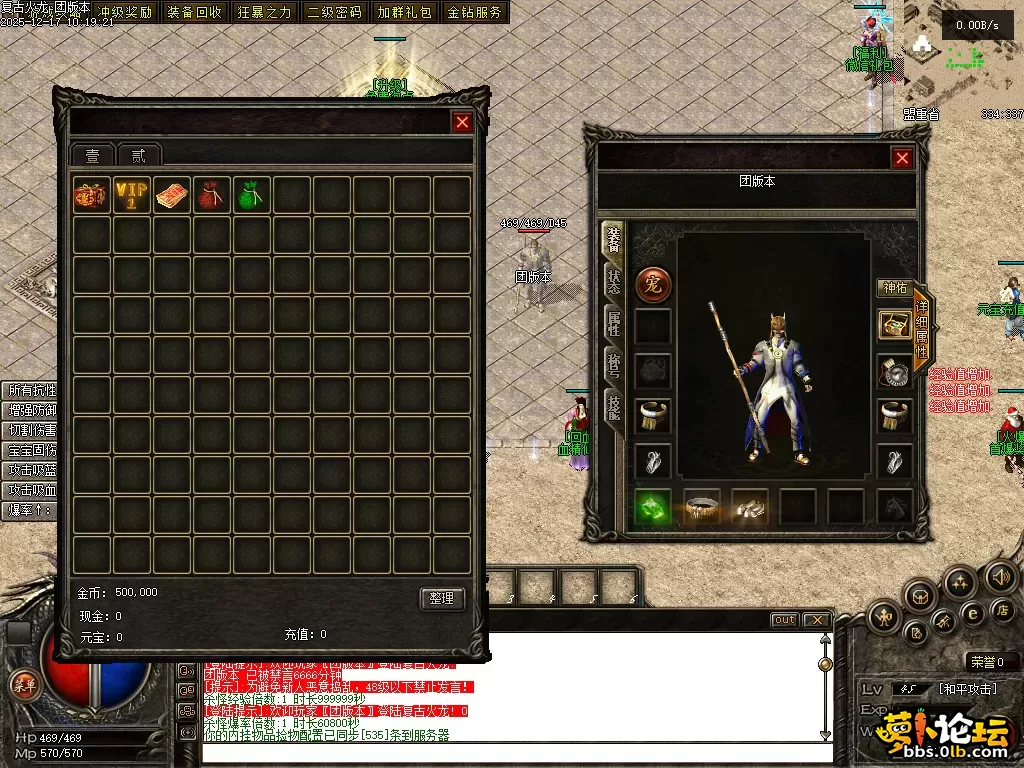The height and width of the screenshot is (768, 1024).
Task: Select the green gem equipment slot
Action: [x=653, y=507]
